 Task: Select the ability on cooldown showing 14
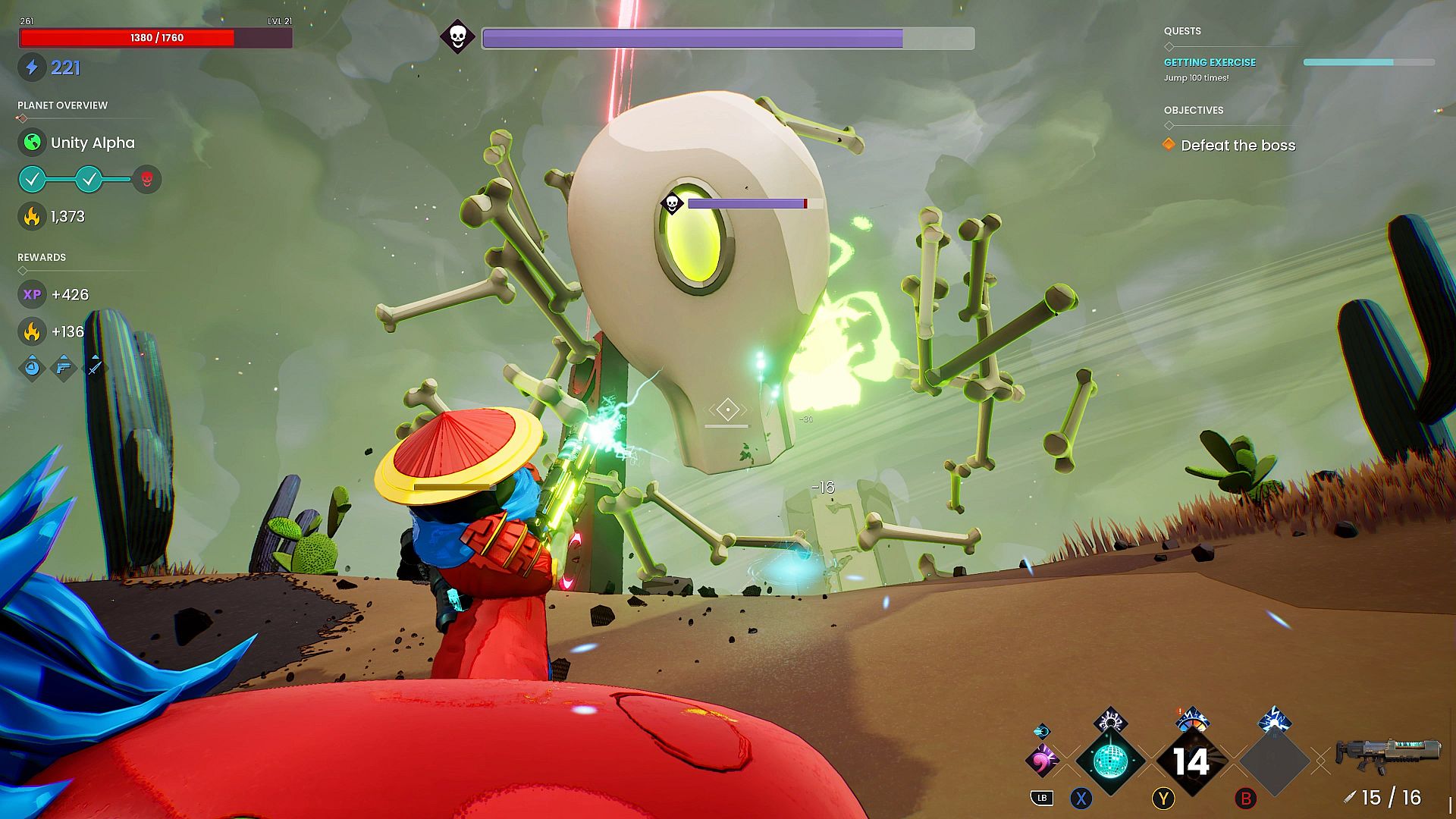point(1191,761)
